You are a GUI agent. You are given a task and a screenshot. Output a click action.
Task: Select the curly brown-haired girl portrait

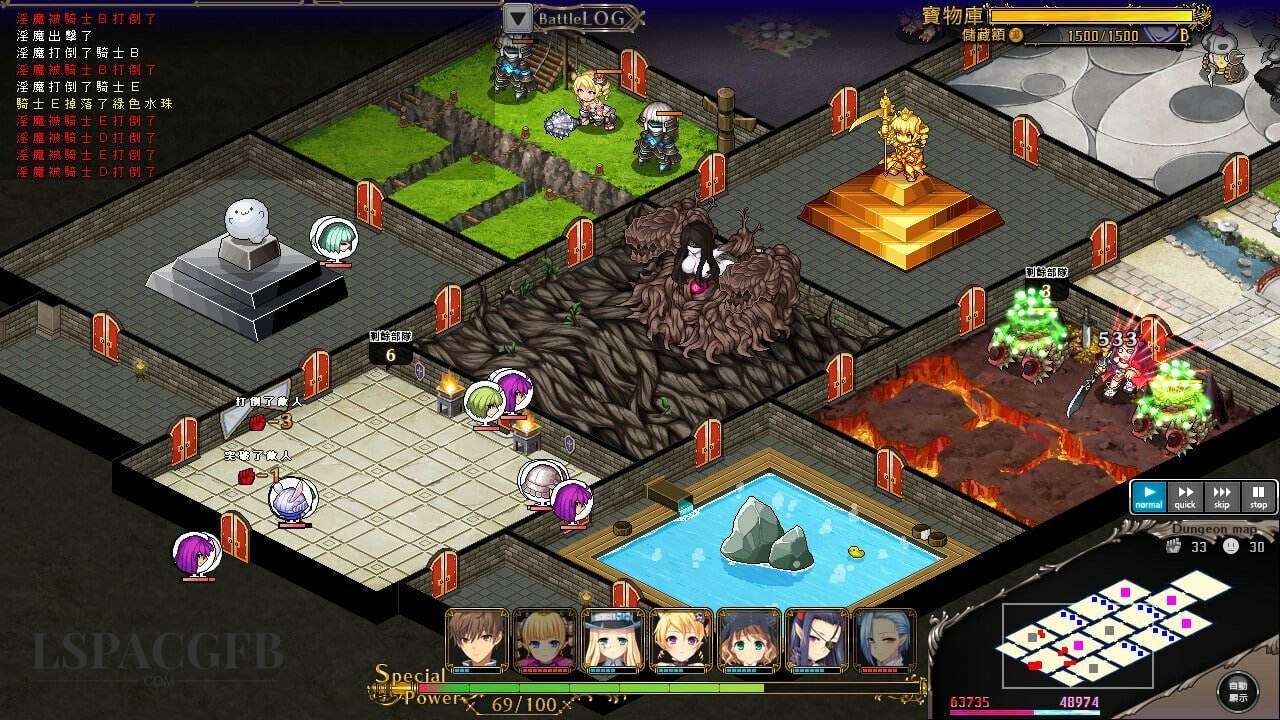tap(749, 640)
